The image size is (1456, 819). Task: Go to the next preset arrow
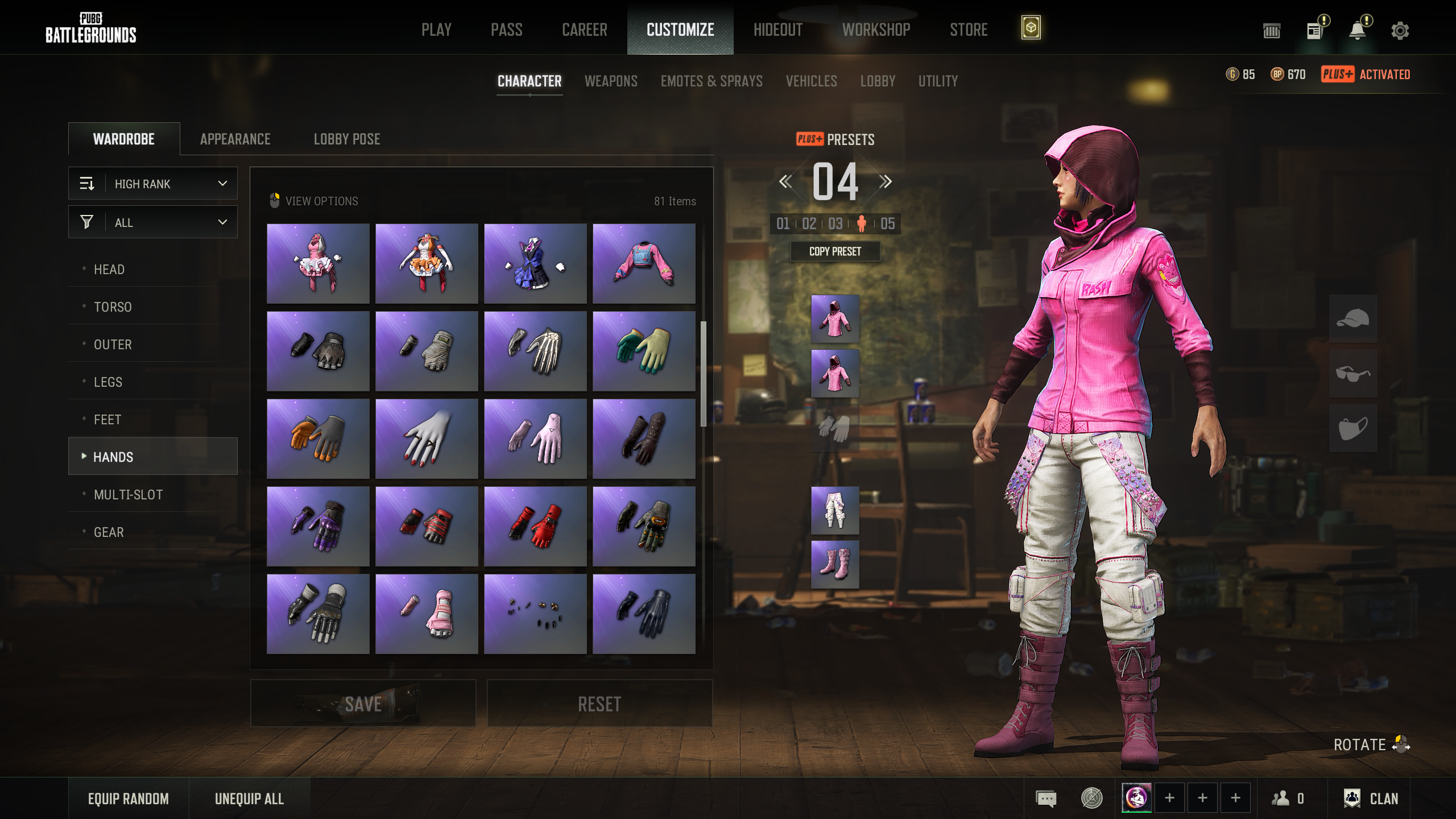pyautogui.click(x=885, y=182)
